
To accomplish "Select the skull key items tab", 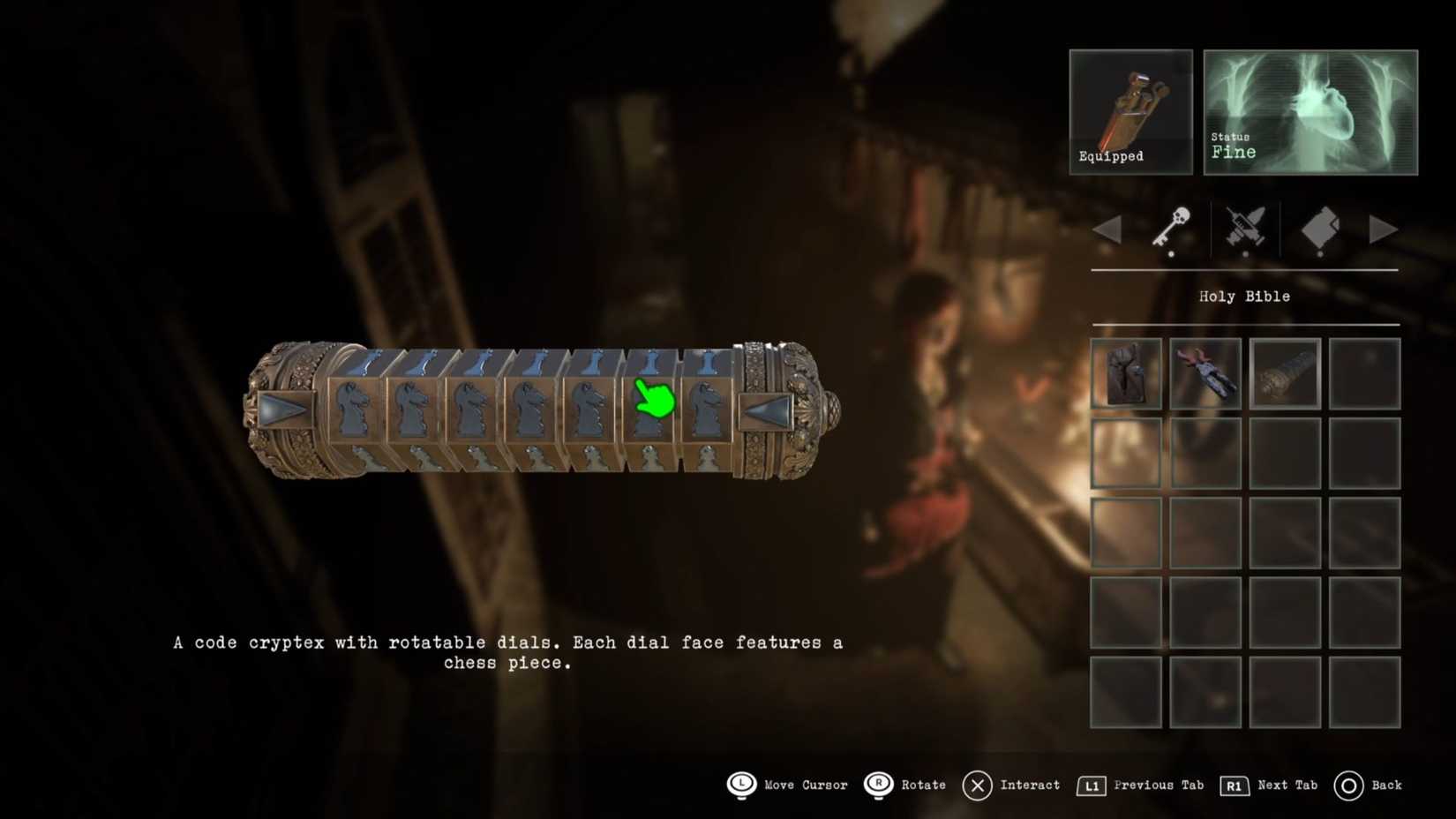I will coord(1173,228).
